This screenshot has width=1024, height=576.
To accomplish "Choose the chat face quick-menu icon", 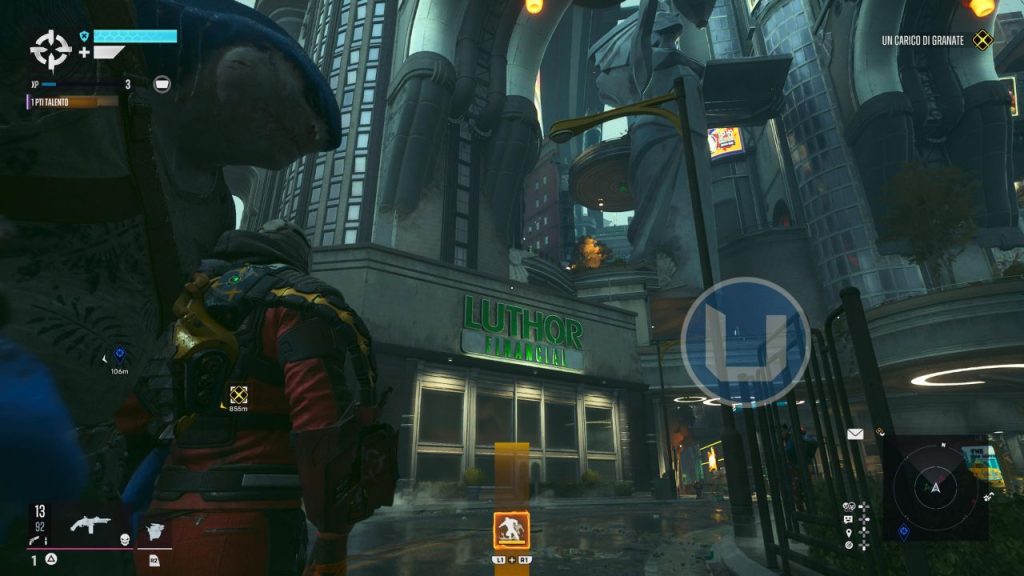I will click(849, 519).
